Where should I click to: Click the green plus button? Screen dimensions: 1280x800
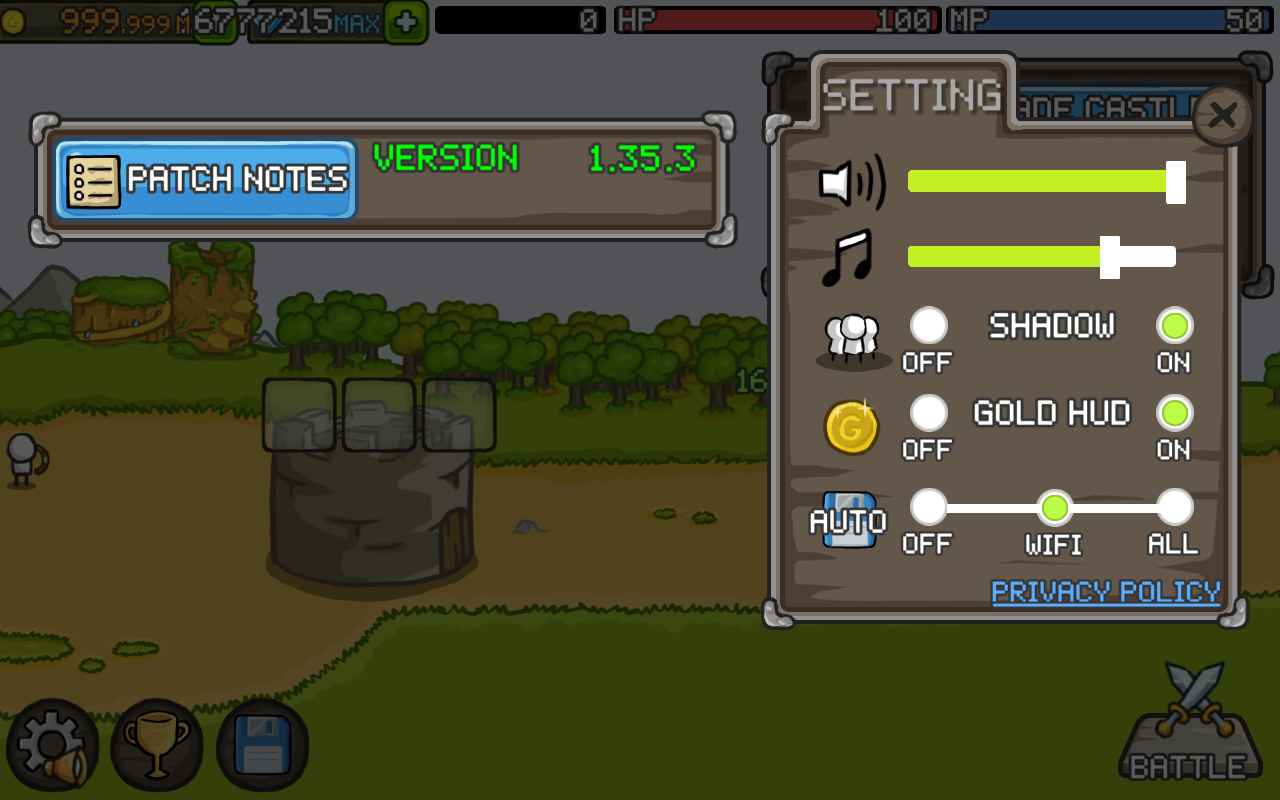coord(405,22)
